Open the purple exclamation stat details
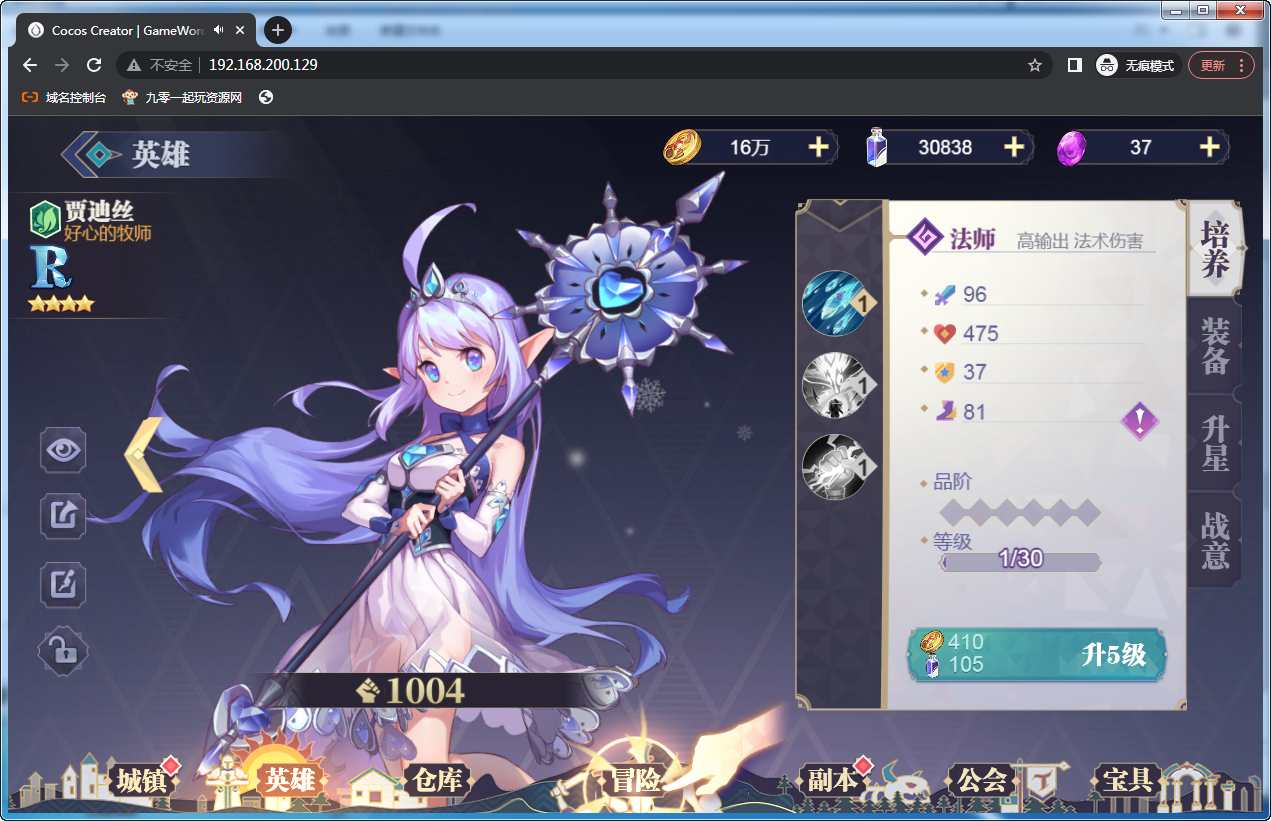1271x821 pixels. tap(1139, 420)
